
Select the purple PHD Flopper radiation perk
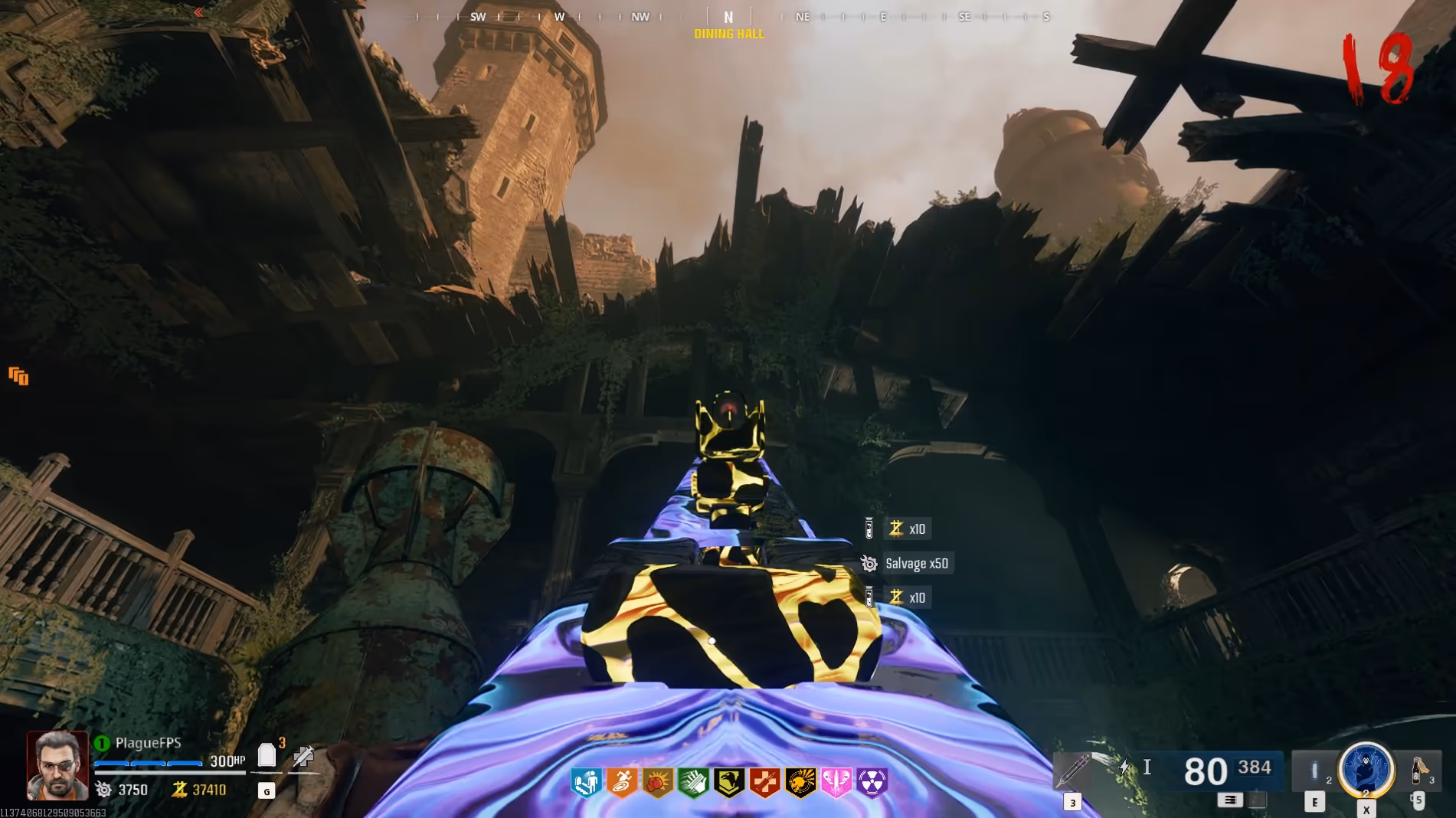[x=872, y=783]
